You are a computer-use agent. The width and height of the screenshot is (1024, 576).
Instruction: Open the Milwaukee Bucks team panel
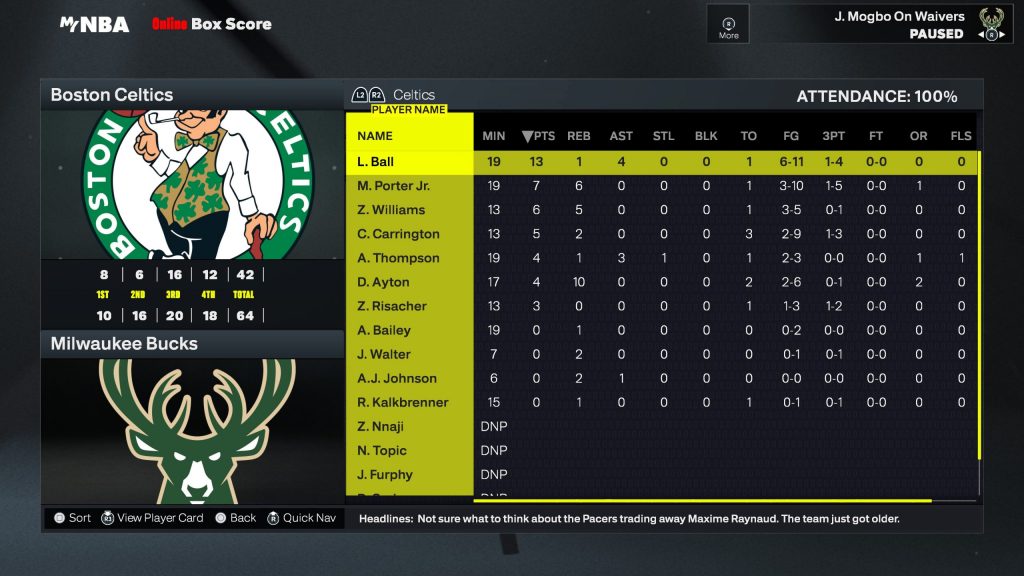192,344
